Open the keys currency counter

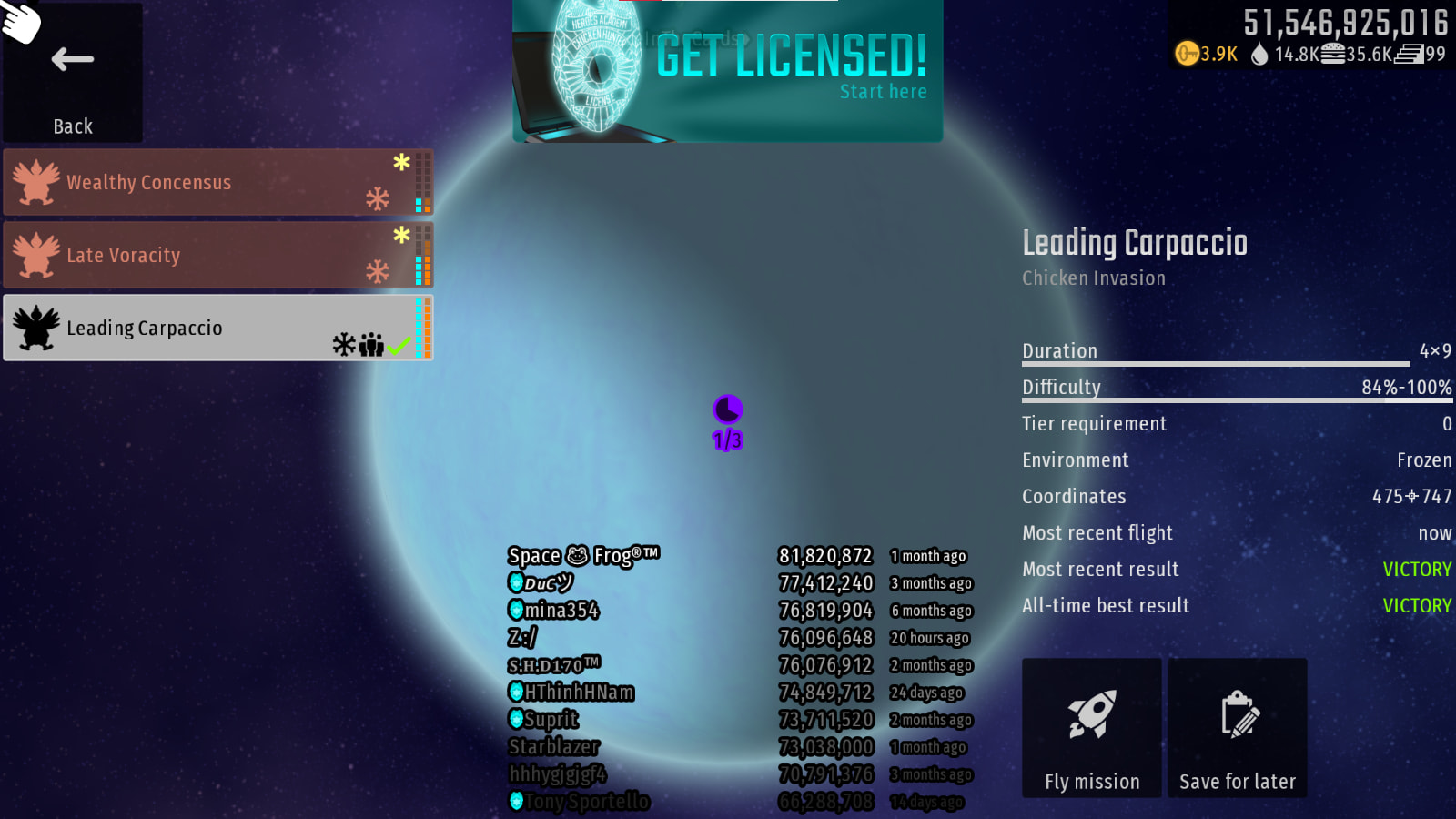(1207, 55)
